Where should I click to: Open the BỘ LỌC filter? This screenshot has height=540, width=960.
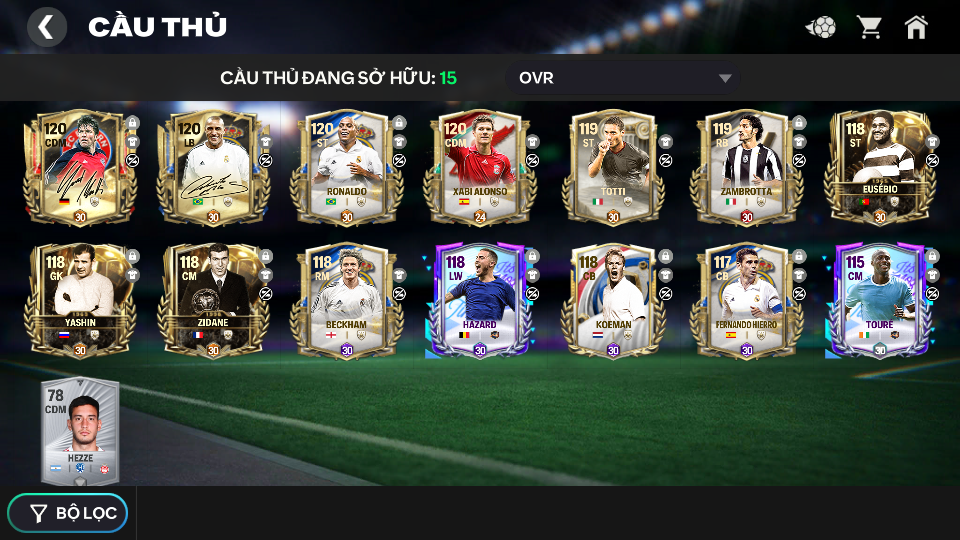pyautogui.click(x=68, y=513)
